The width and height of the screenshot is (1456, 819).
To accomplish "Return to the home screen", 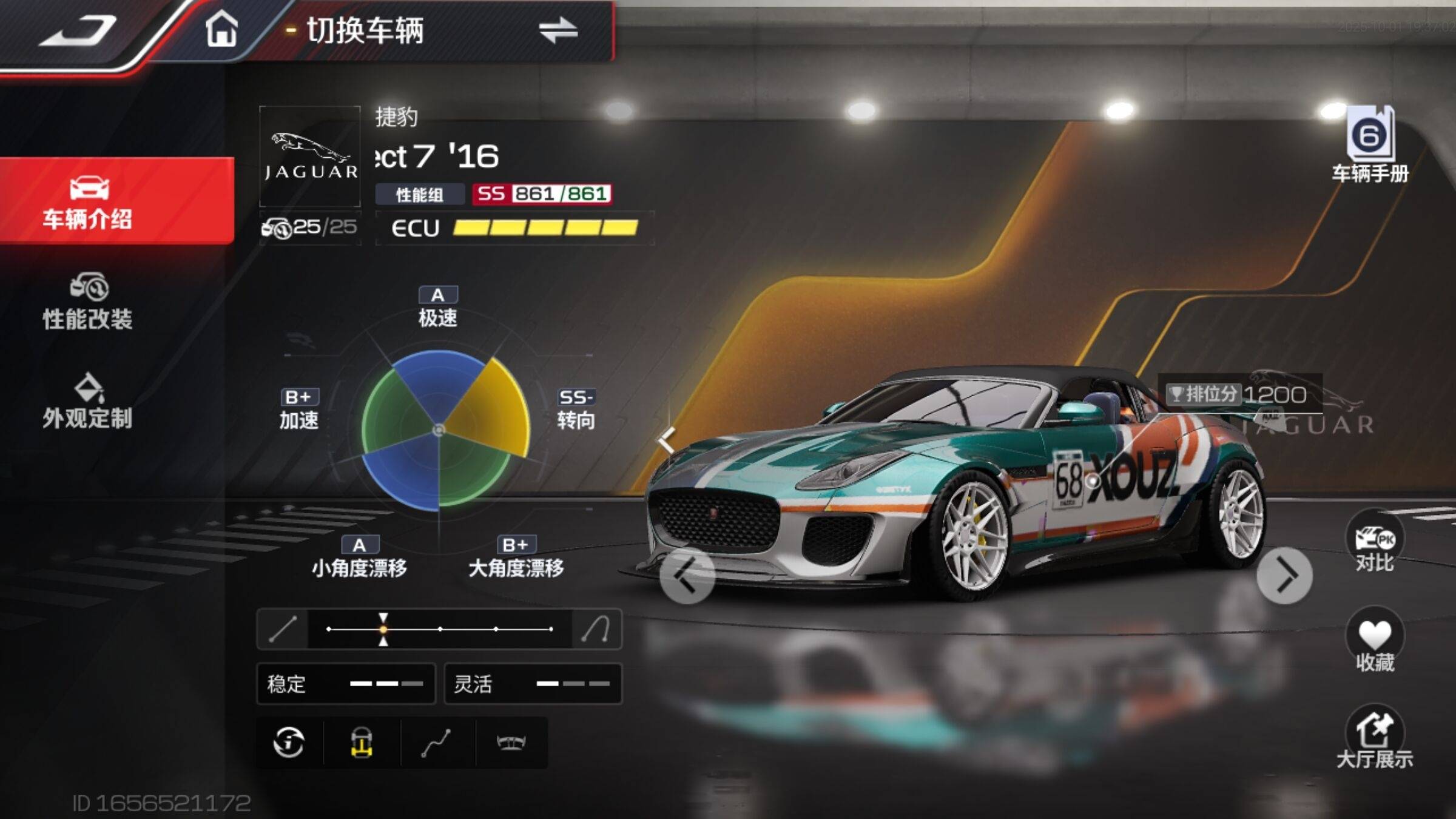I will [x=221, y=29].
